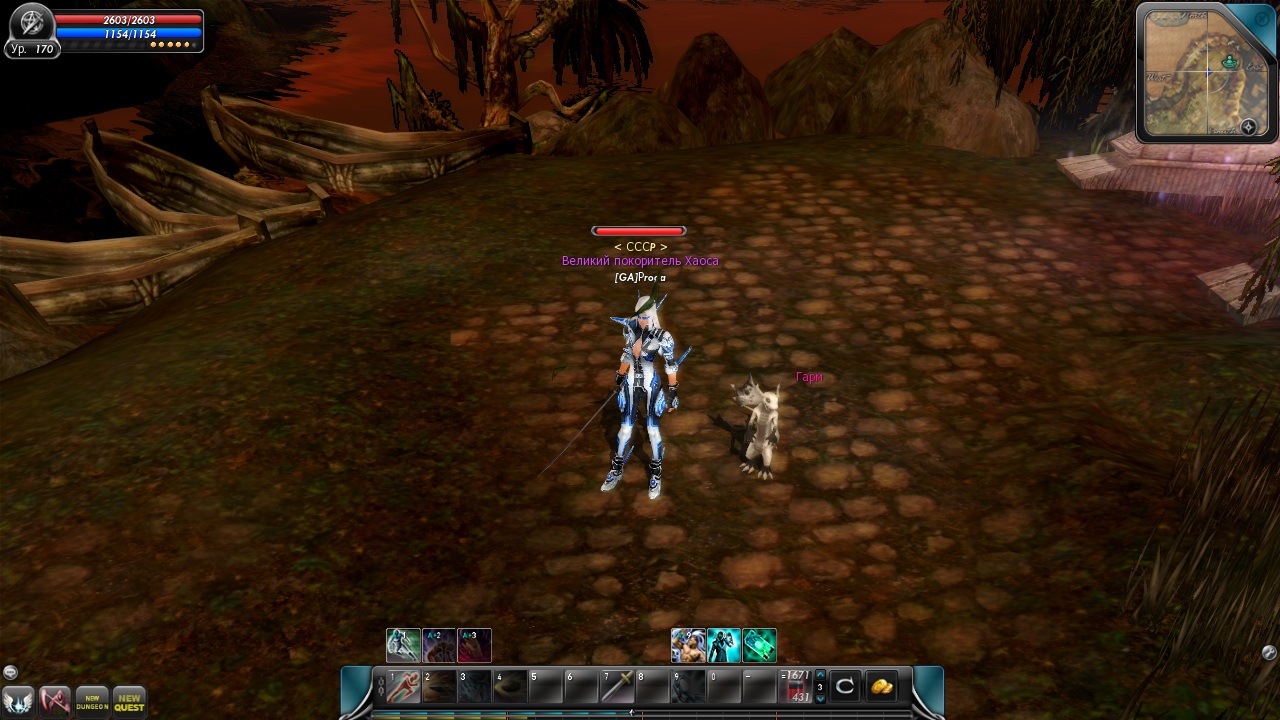Click the glowing cyan figure buff icon
This screenshot has width=1280, height=720.
pyautogui.click(x=724, y=645)
